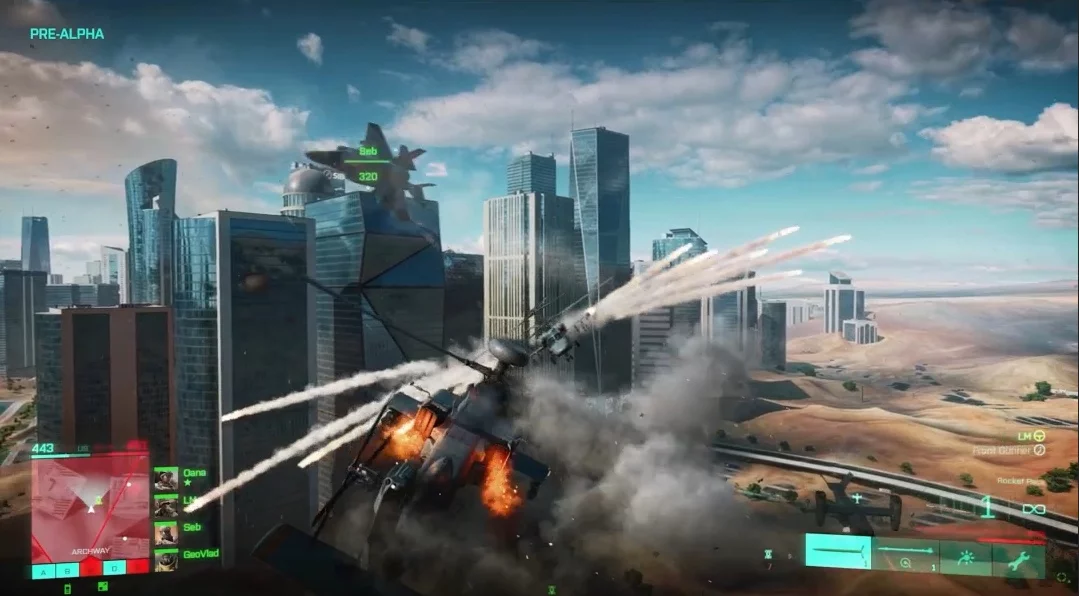
Task: Select capture point A on the objective bar
Action: [43, 570]
